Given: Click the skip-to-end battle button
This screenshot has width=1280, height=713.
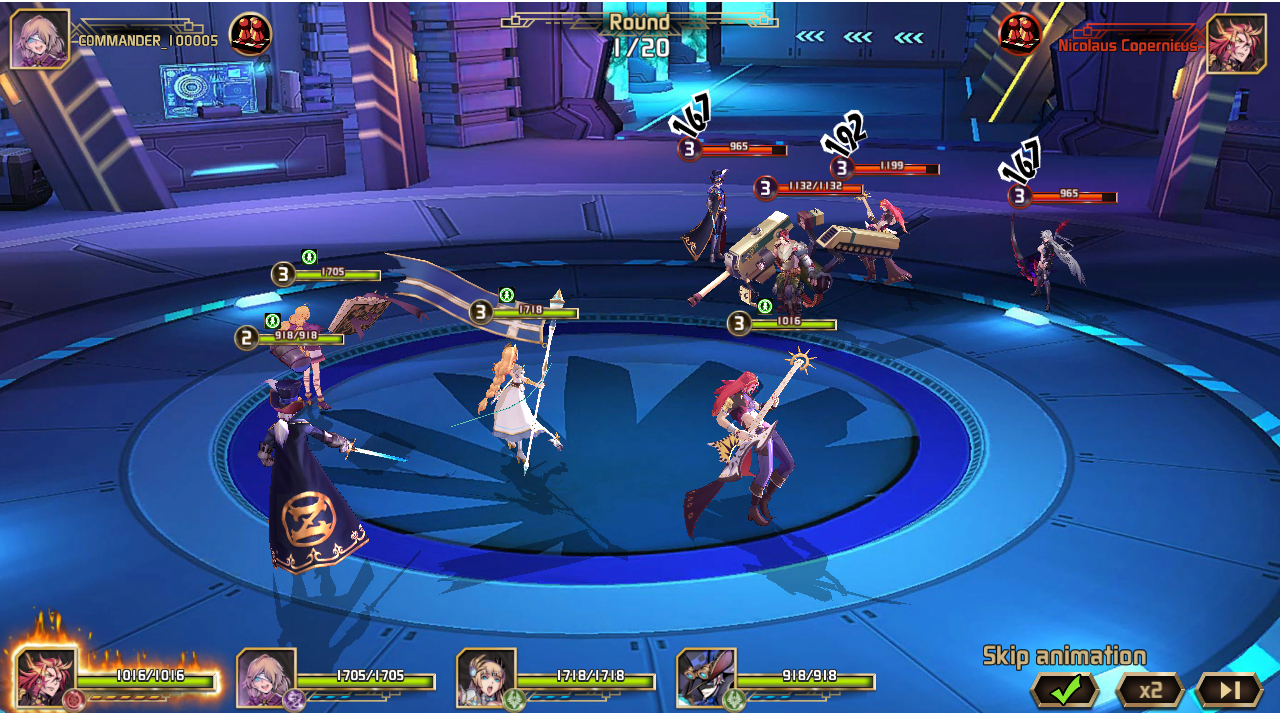Looking at the screenshot, I should (x=1229, y=689).
